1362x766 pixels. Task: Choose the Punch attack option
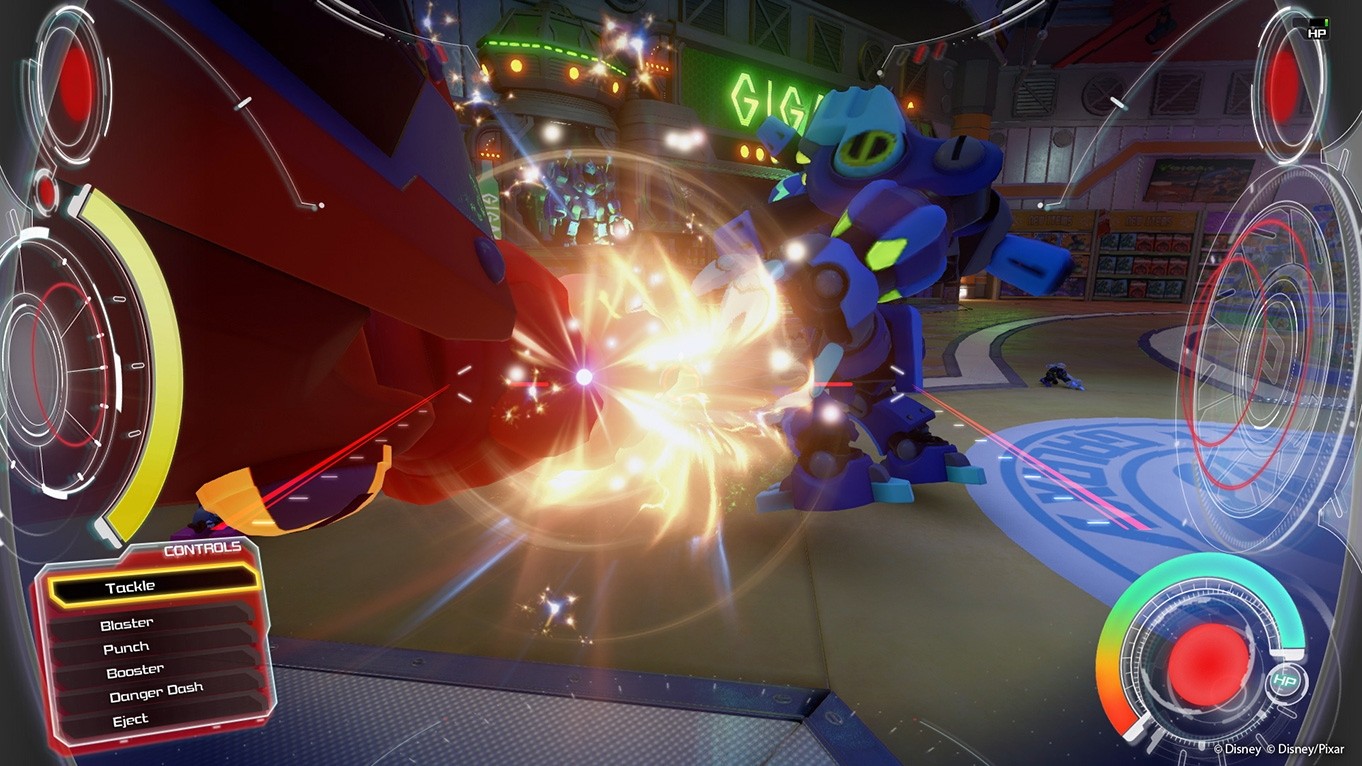tap(126, 646)
